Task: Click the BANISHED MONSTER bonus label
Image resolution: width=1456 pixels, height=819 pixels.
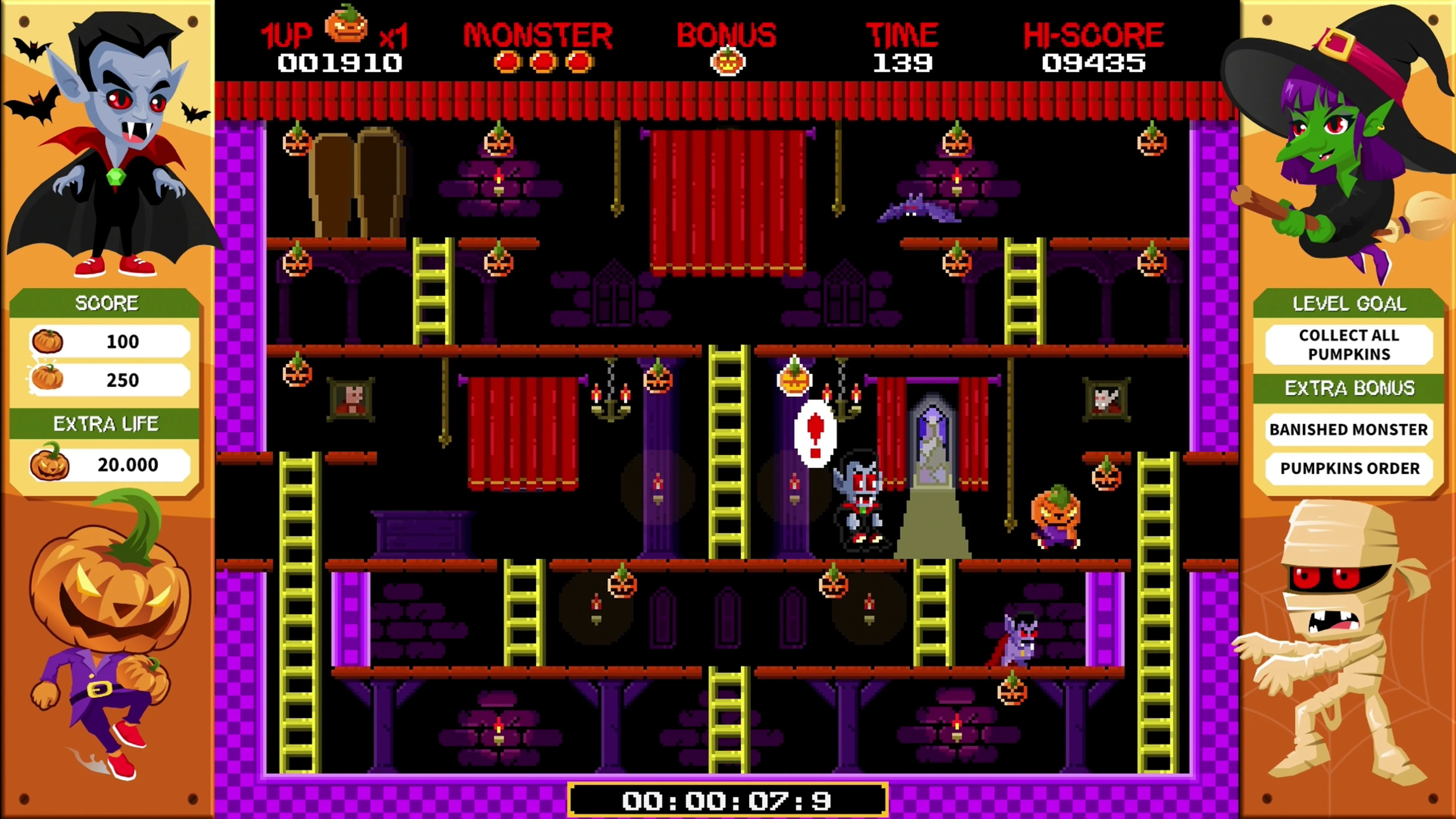Action: 1349,430
